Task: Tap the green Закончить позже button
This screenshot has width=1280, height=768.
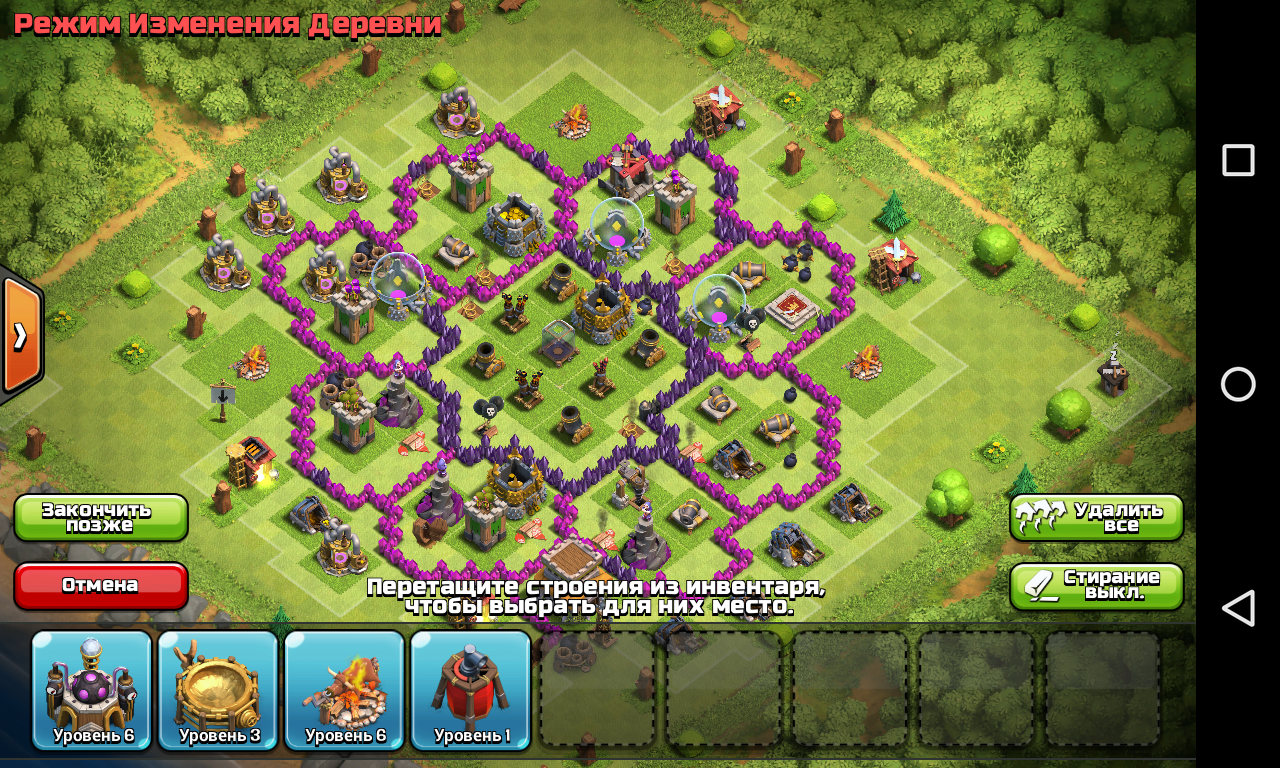Action: click(x=101, y=517)
